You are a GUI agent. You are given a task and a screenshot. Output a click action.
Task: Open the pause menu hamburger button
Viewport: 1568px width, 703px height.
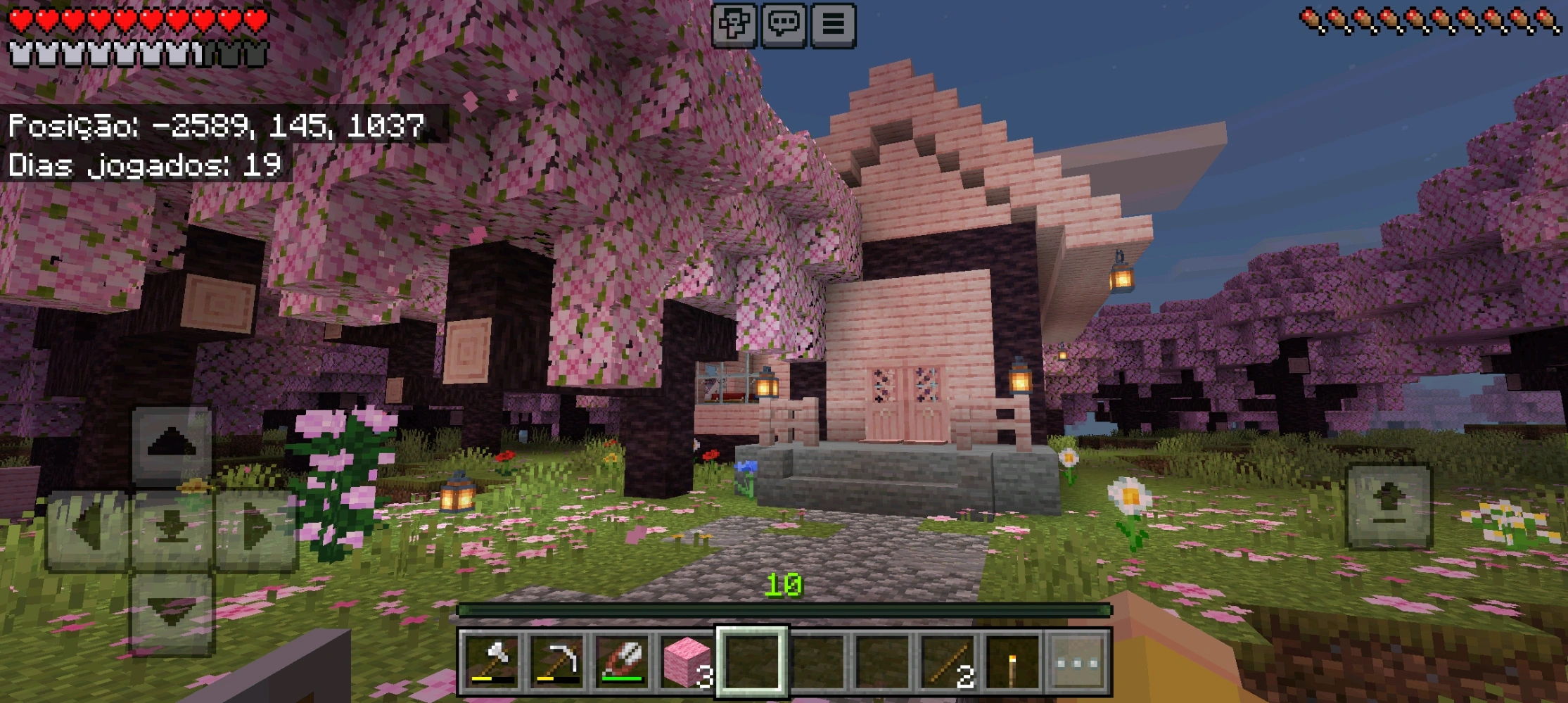pos(834,25)
